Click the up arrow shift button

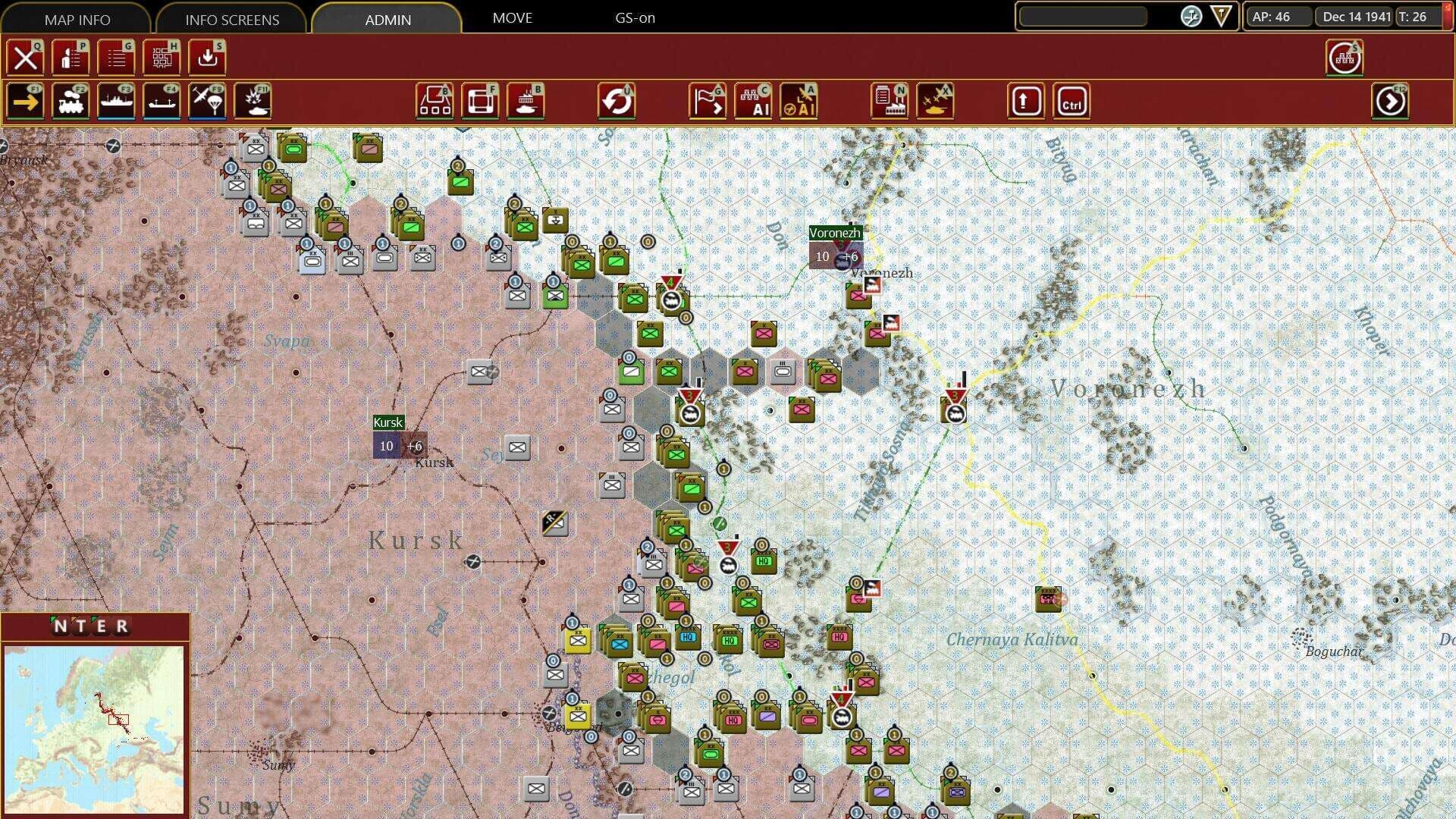tap(1026, 102)
